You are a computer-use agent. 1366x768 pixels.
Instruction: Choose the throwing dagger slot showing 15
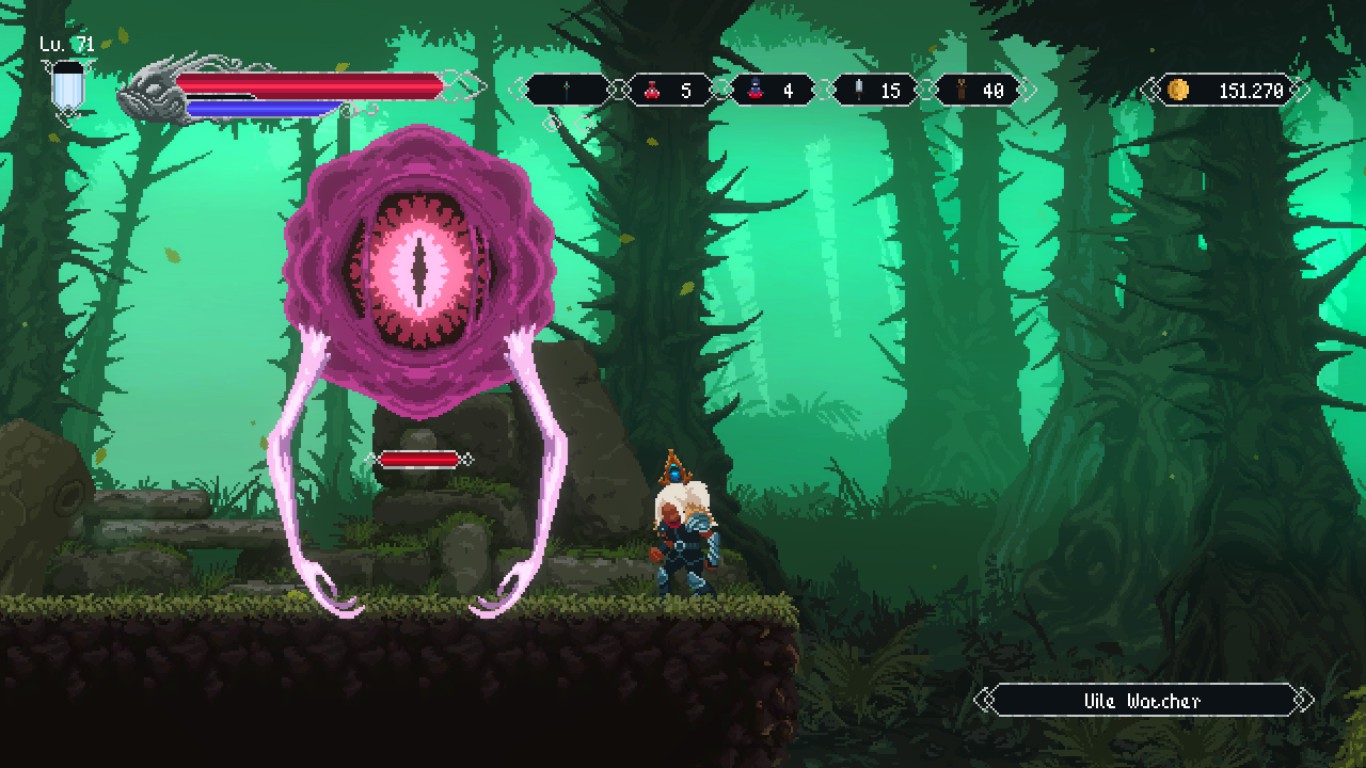pyautogui.click(x=874, y=91)
